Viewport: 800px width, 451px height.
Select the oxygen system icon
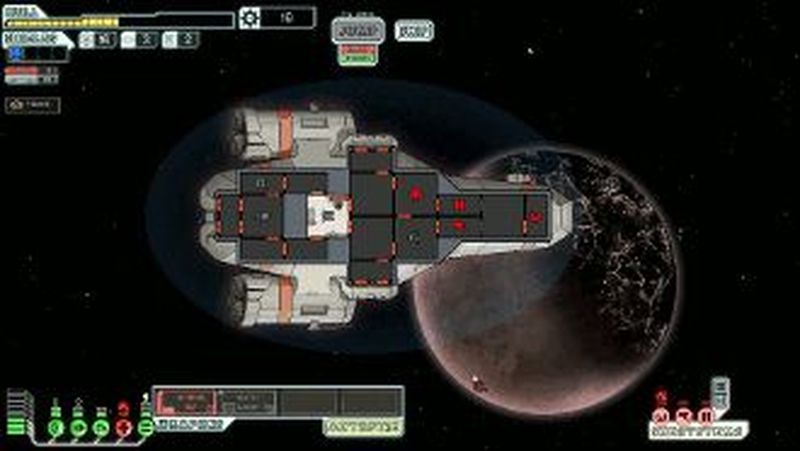click(101, 428)
